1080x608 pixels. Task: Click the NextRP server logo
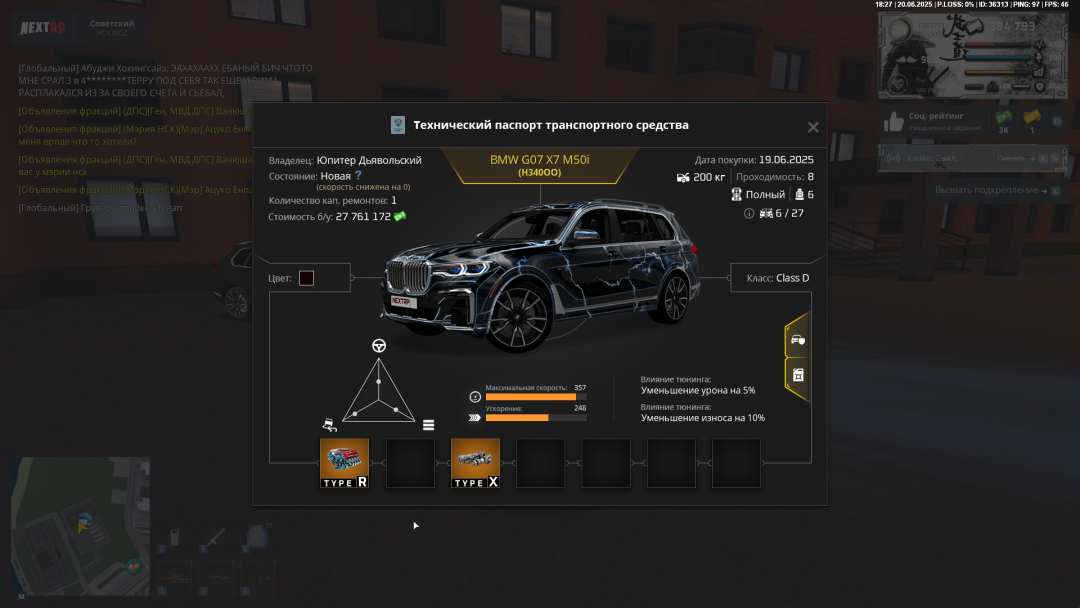coord(43,27)
